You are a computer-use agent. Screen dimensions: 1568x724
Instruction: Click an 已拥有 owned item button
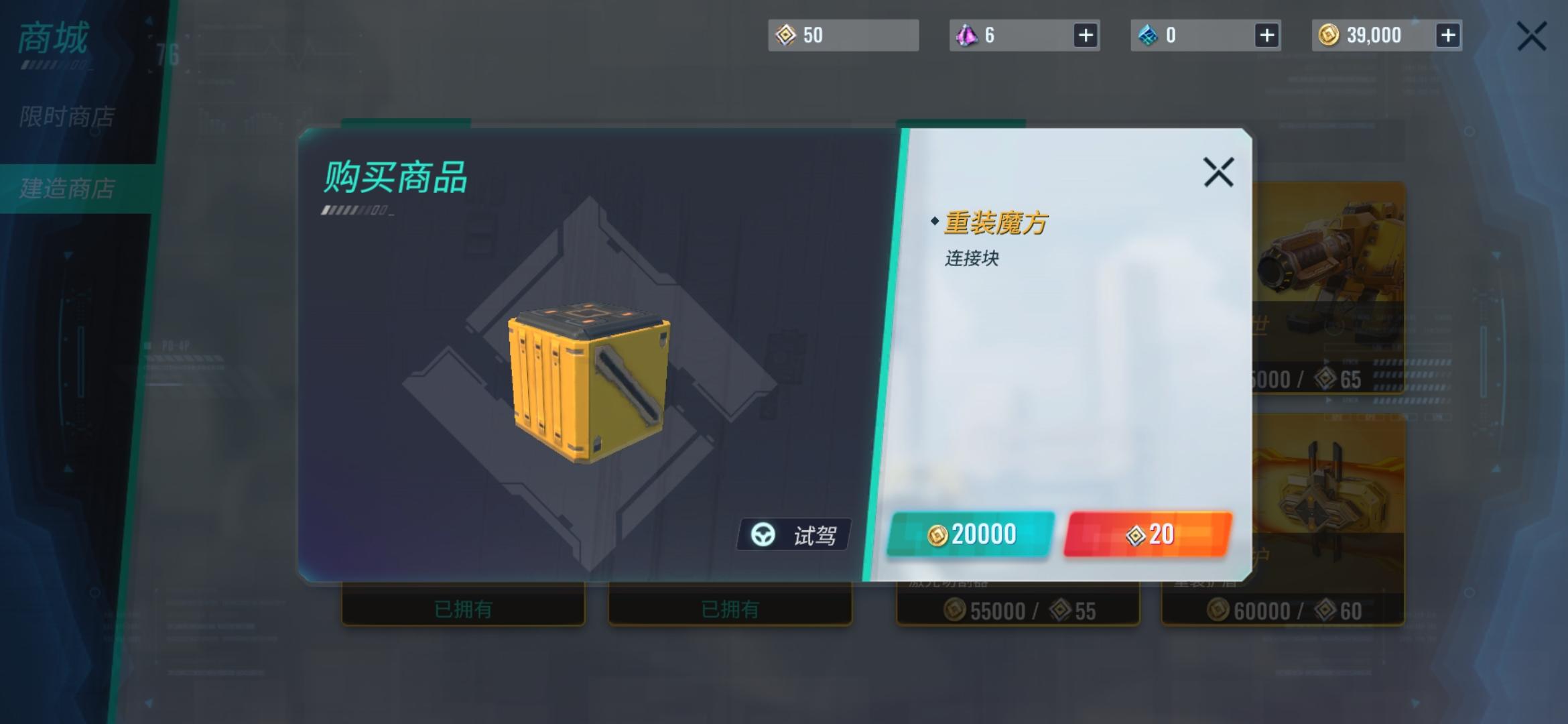464,609
